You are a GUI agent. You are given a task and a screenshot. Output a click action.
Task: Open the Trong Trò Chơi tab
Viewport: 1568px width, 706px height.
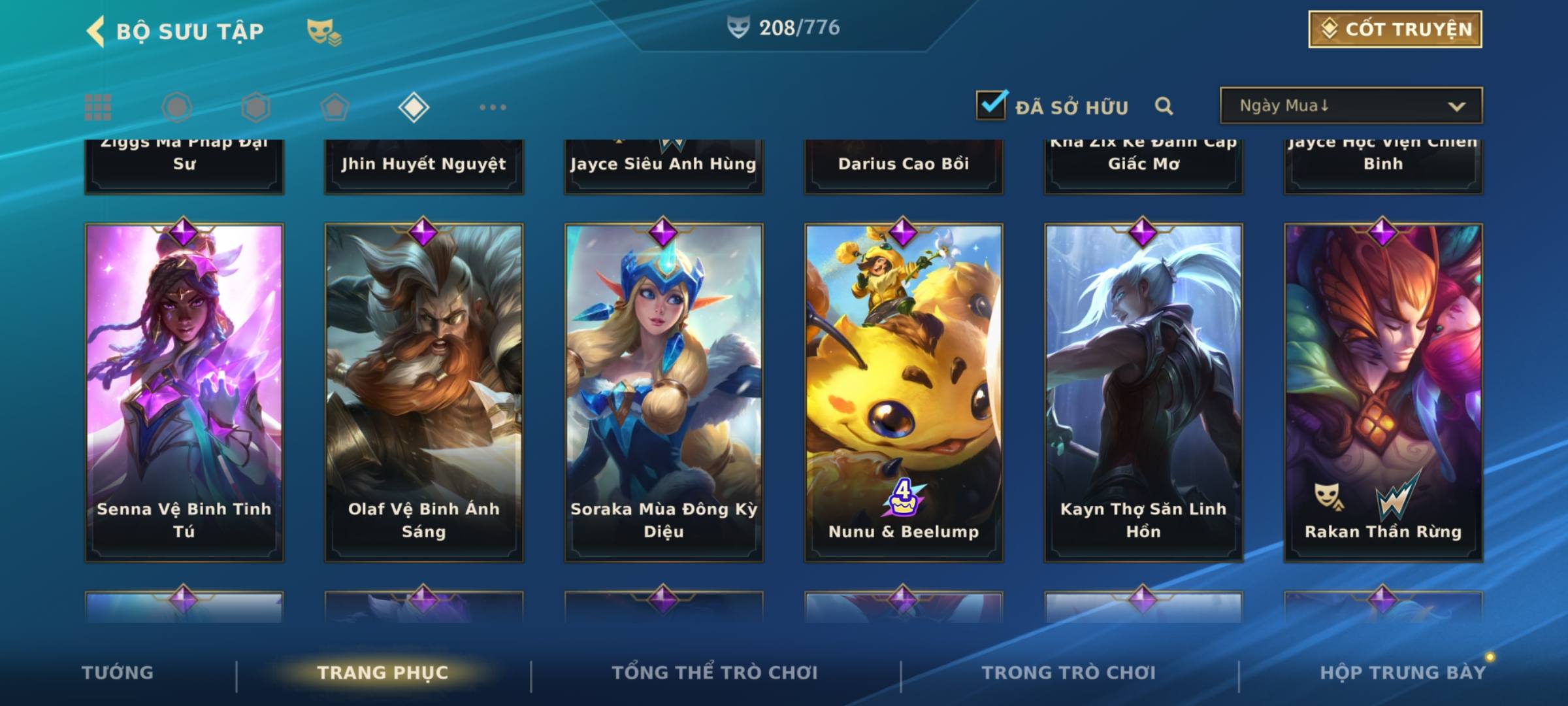1069,673
